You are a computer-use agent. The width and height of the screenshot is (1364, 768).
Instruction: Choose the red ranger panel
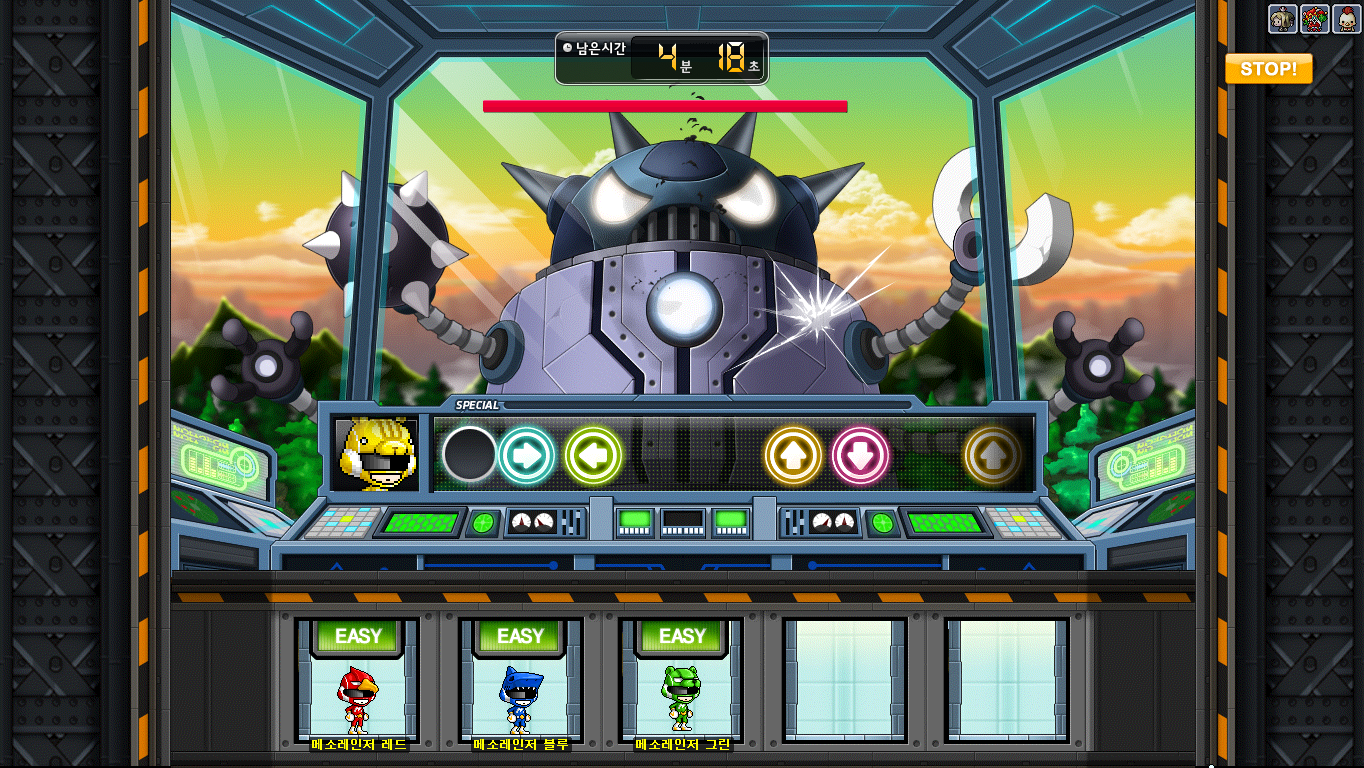(x=358, y=680)
